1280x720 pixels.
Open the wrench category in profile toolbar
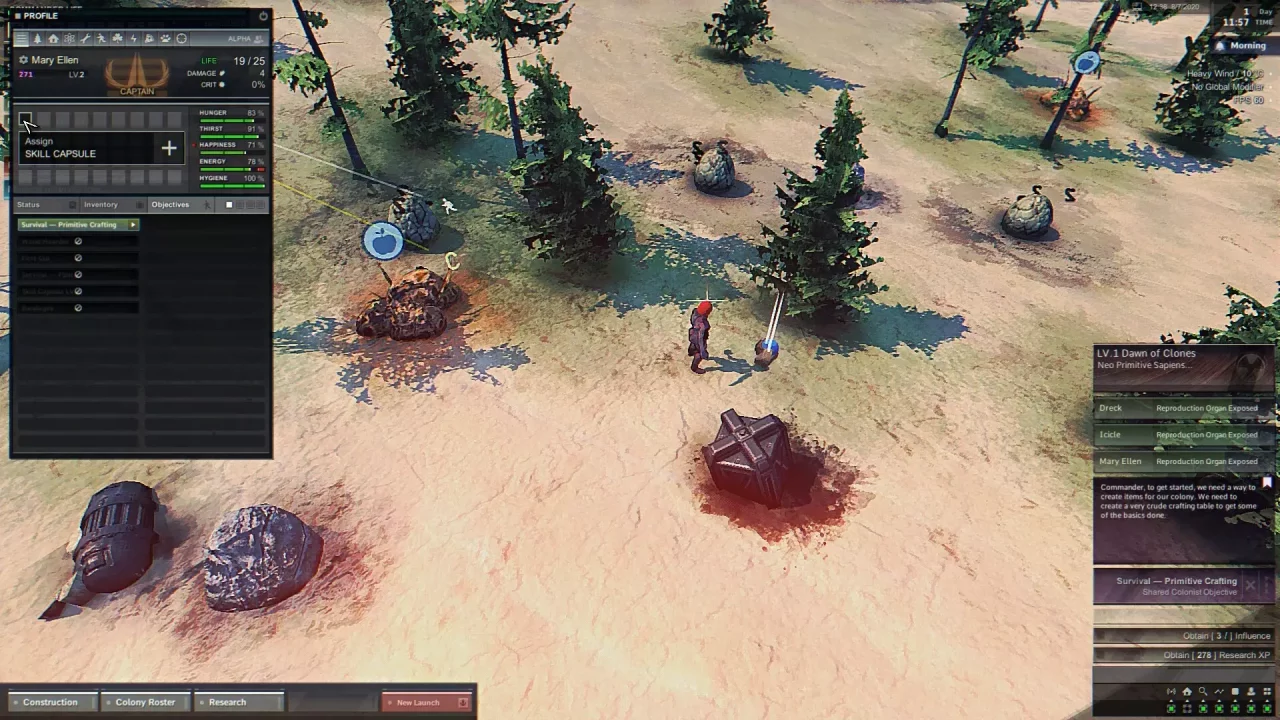86,39
